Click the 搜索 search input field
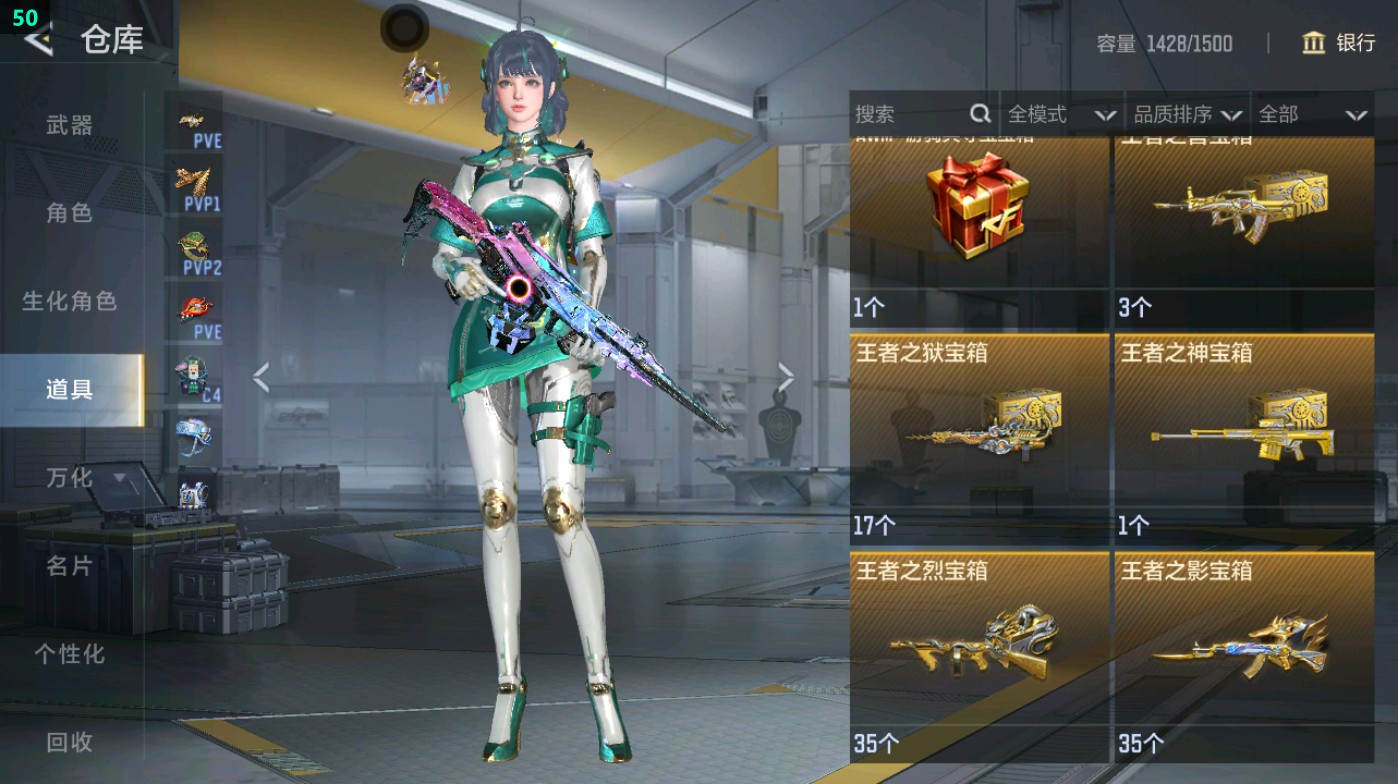The image size is (1398, 784). click(x=900, y=115)
